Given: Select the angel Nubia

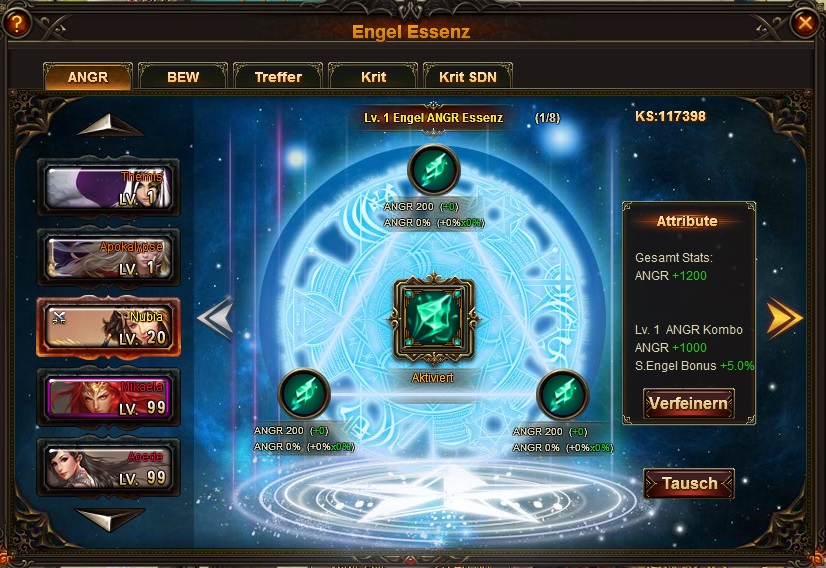Looking at the screenshot, I should pyautogui.click(x=108, y=327).
